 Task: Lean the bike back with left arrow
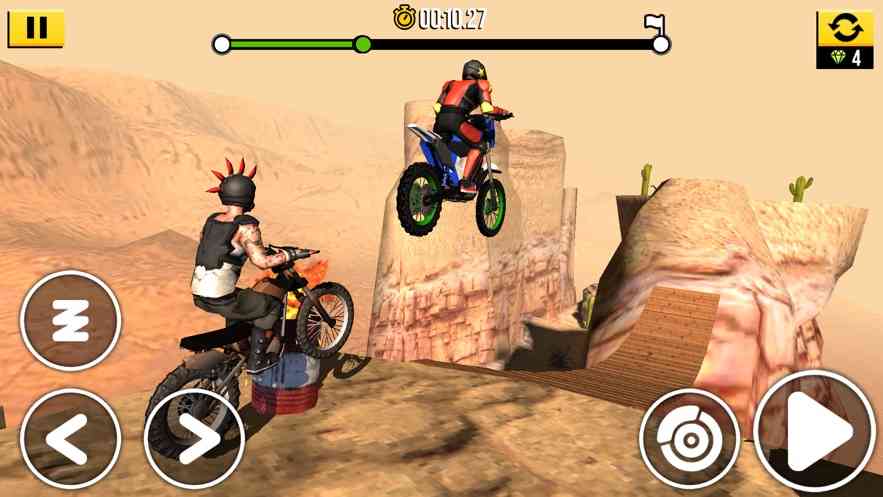point(70,438)
